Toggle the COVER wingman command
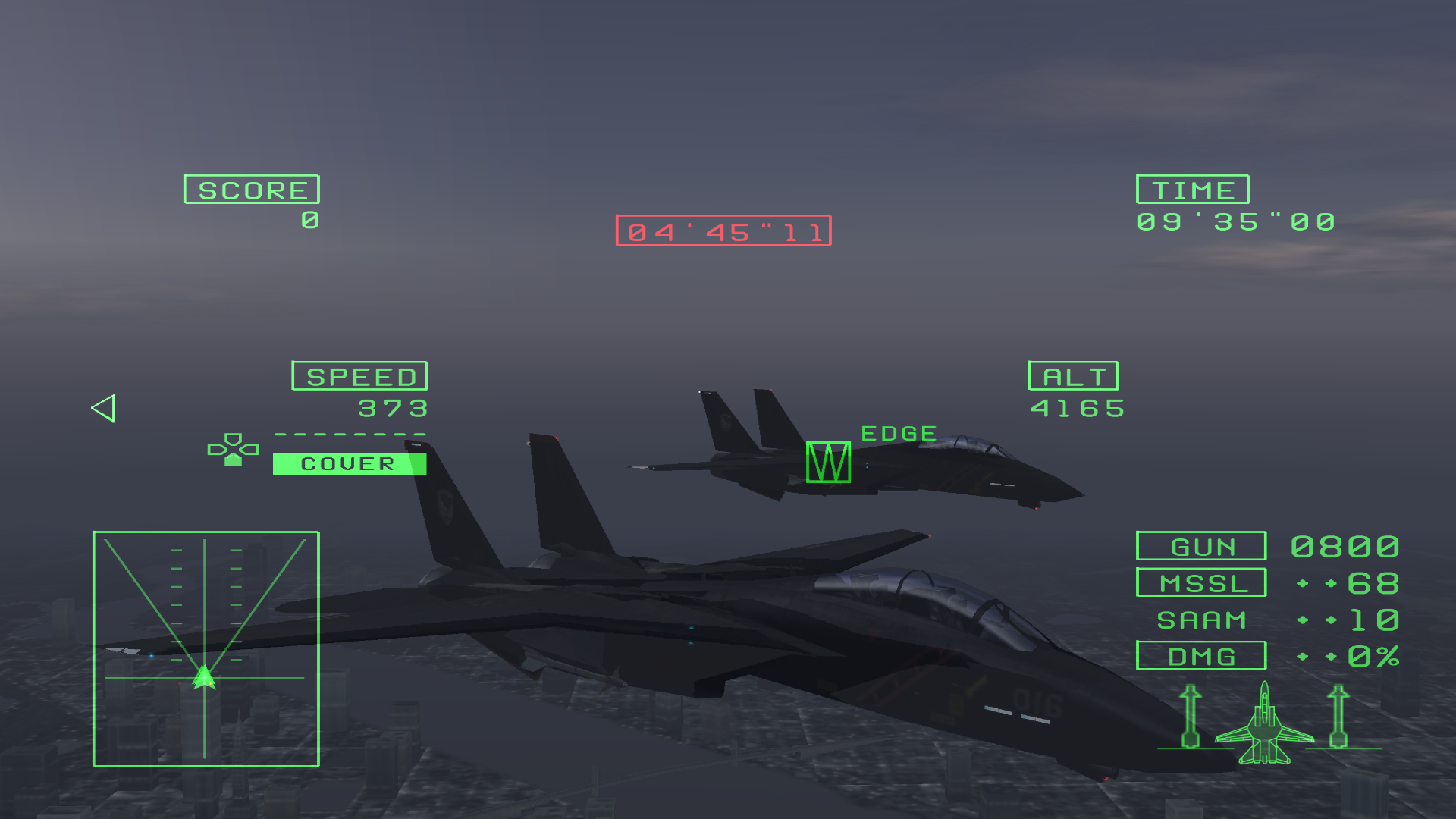 (348, 463)
